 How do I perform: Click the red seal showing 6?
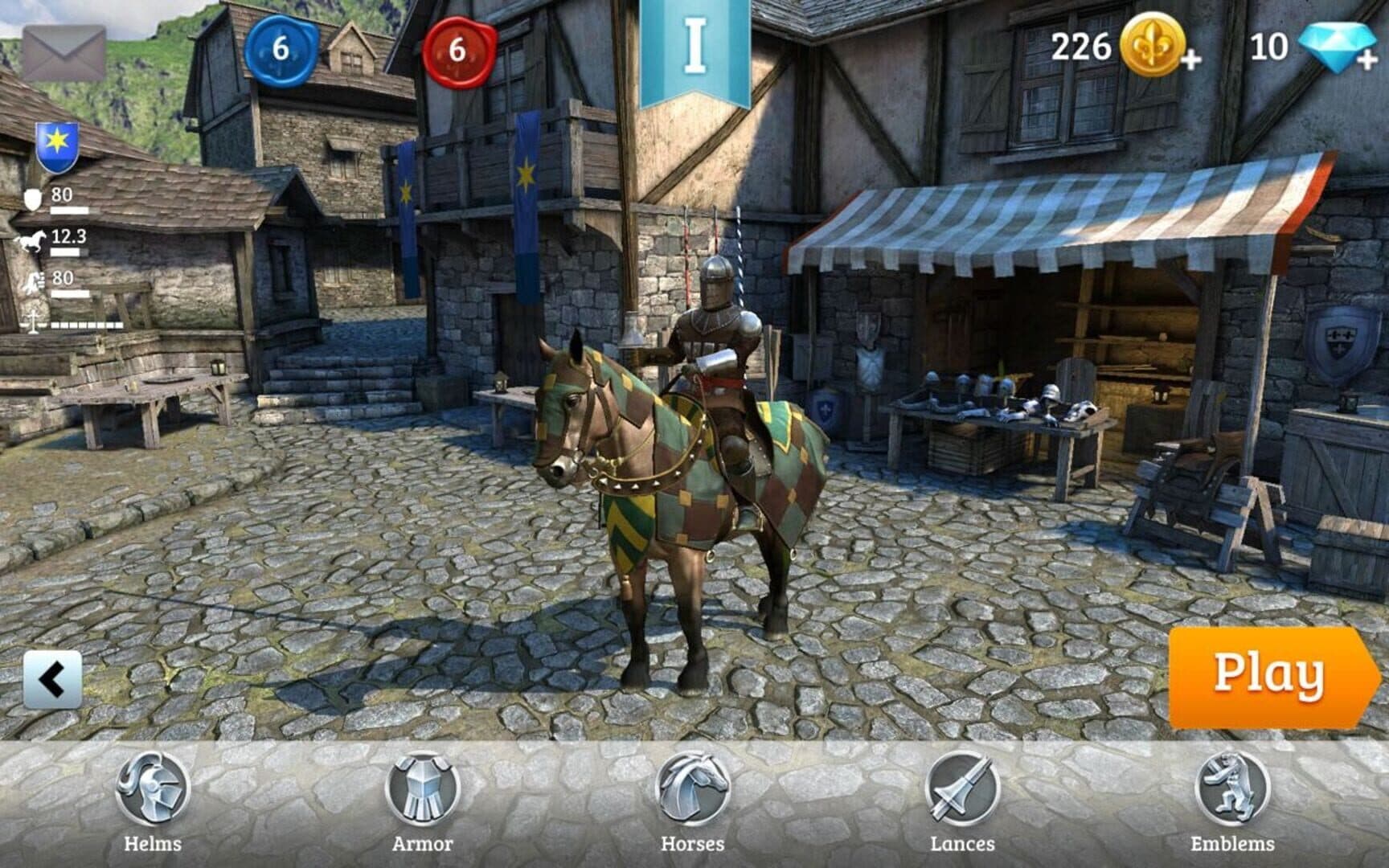[457, 50]
